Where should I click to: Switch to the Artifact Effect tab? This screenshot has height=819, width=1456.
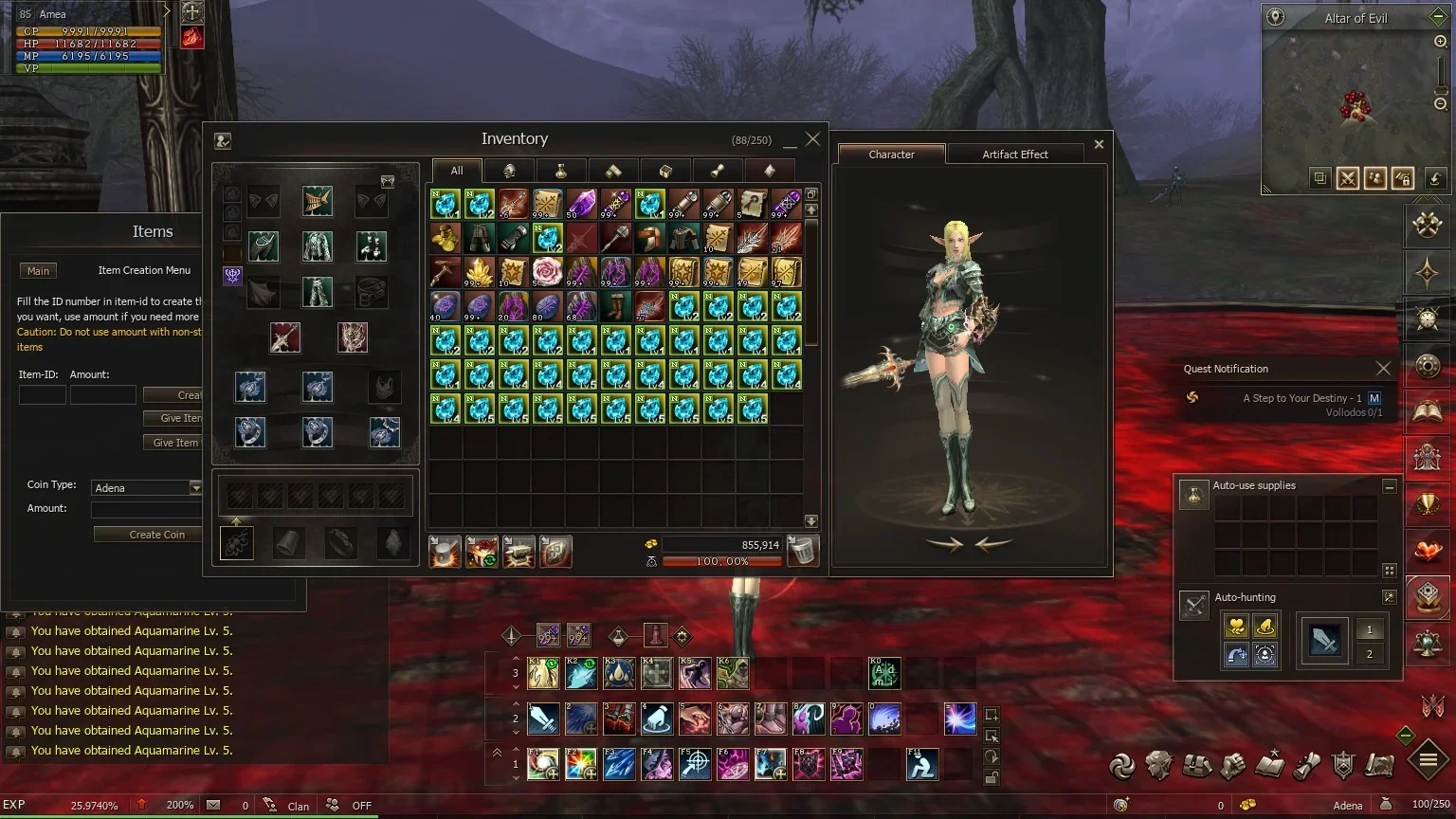click(x=1014, y=155)
